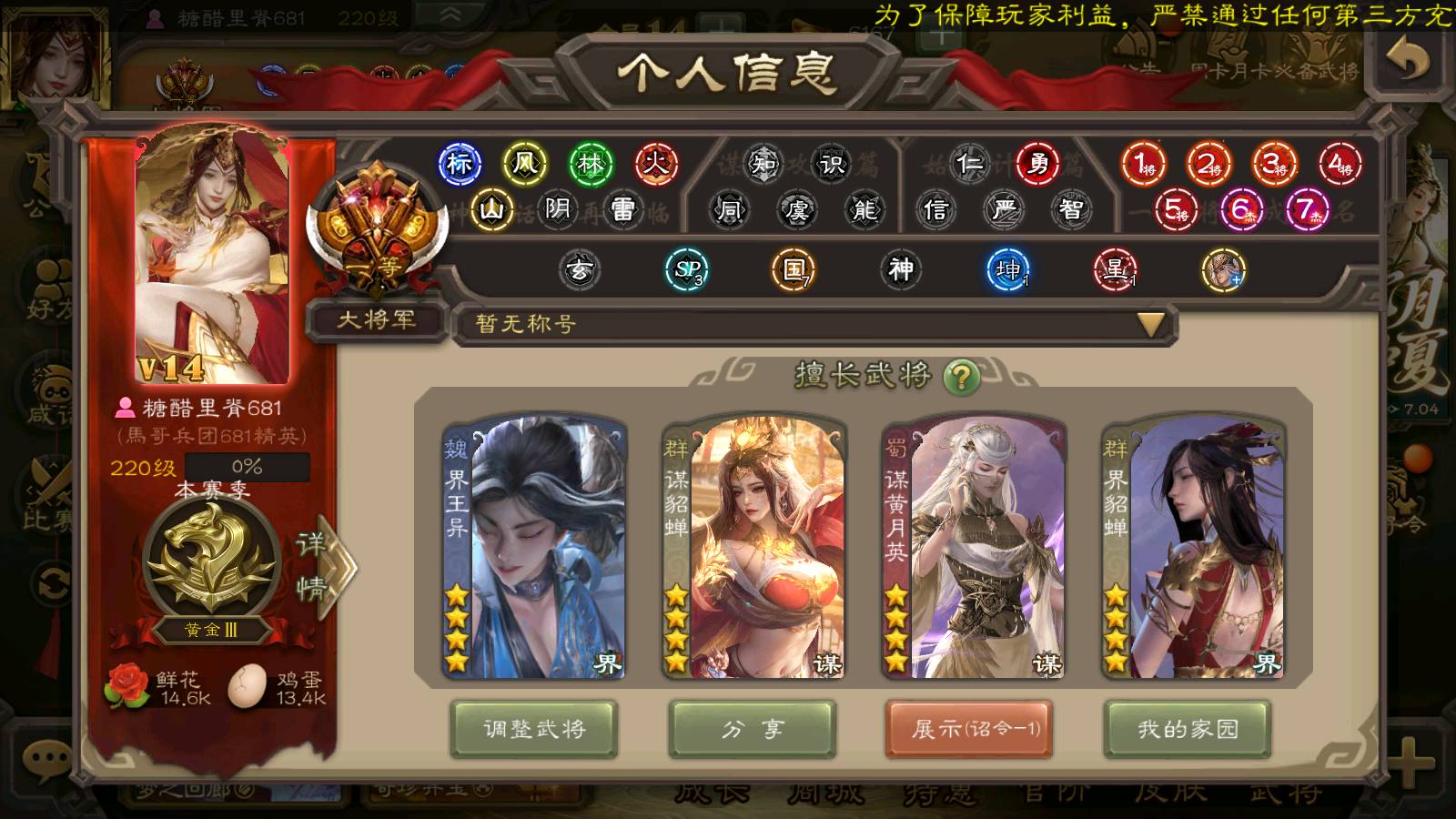Select the blue 标 badge
This screenshot has height=819, width=1456.
[x=460, y=164]
